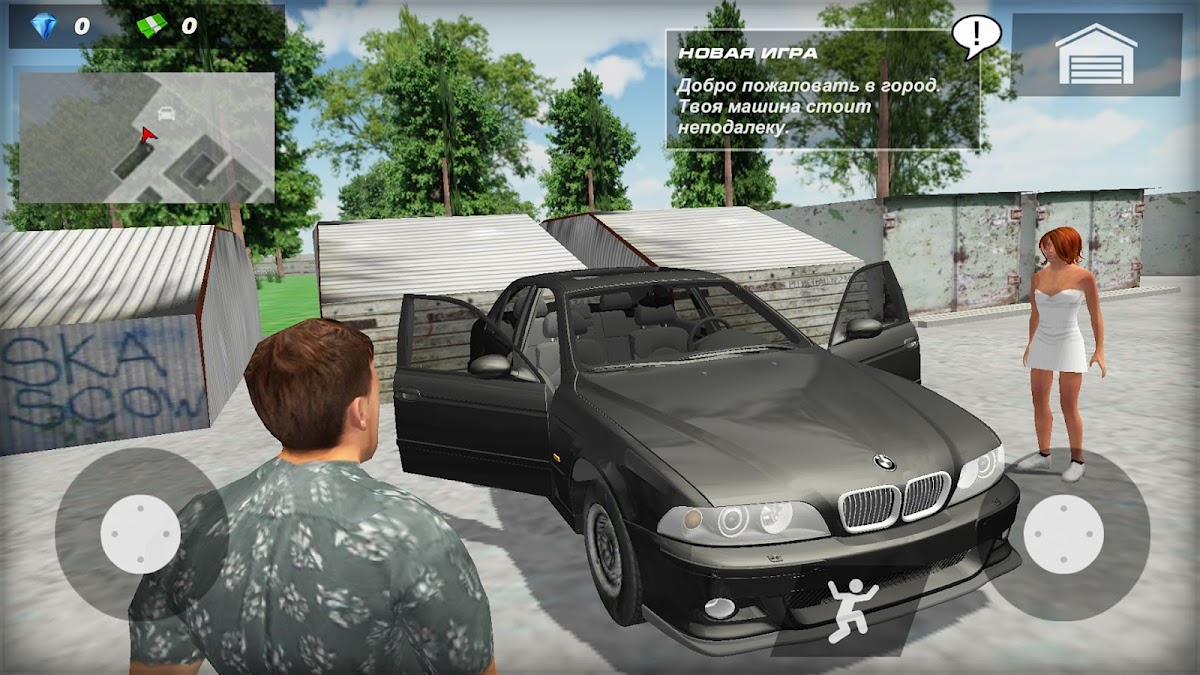The height and width of the screenshot is (675, 1200).
Task: Tap the minimap overview
Action: point(146,137)
